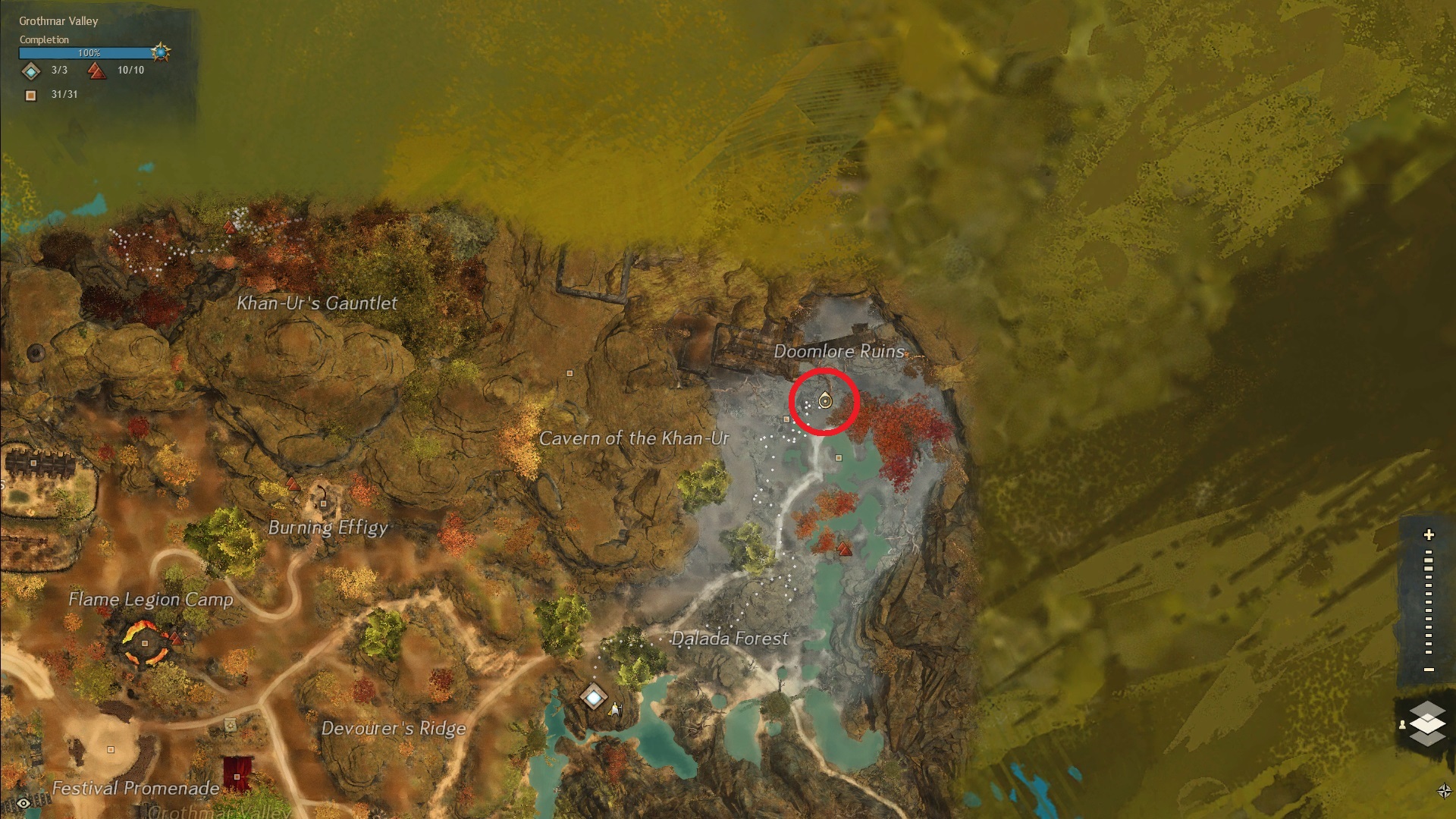Click the map completion star icon
Image resolution: width=1456 pixels, height=819 pixels.
tap(160, 52)
